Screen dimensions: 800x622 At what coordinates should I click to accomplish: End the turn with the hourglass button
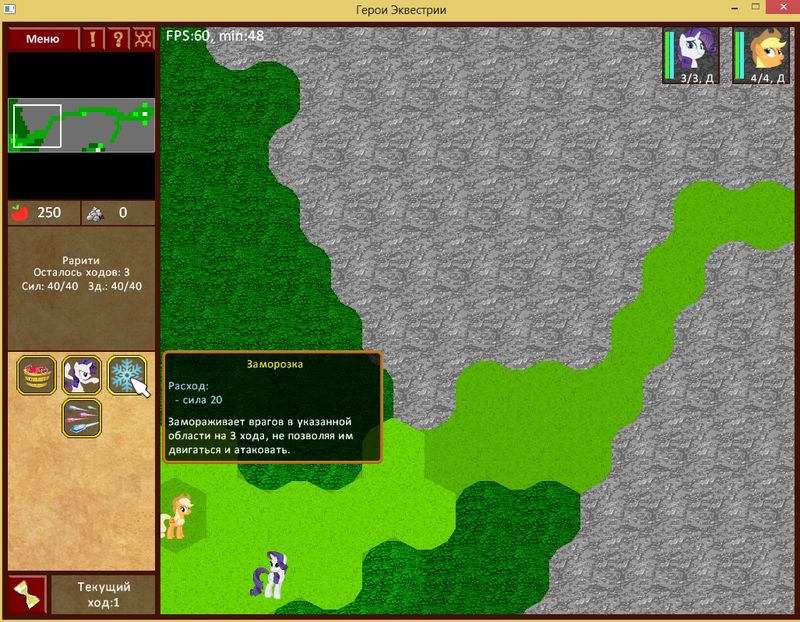[26, 595]
